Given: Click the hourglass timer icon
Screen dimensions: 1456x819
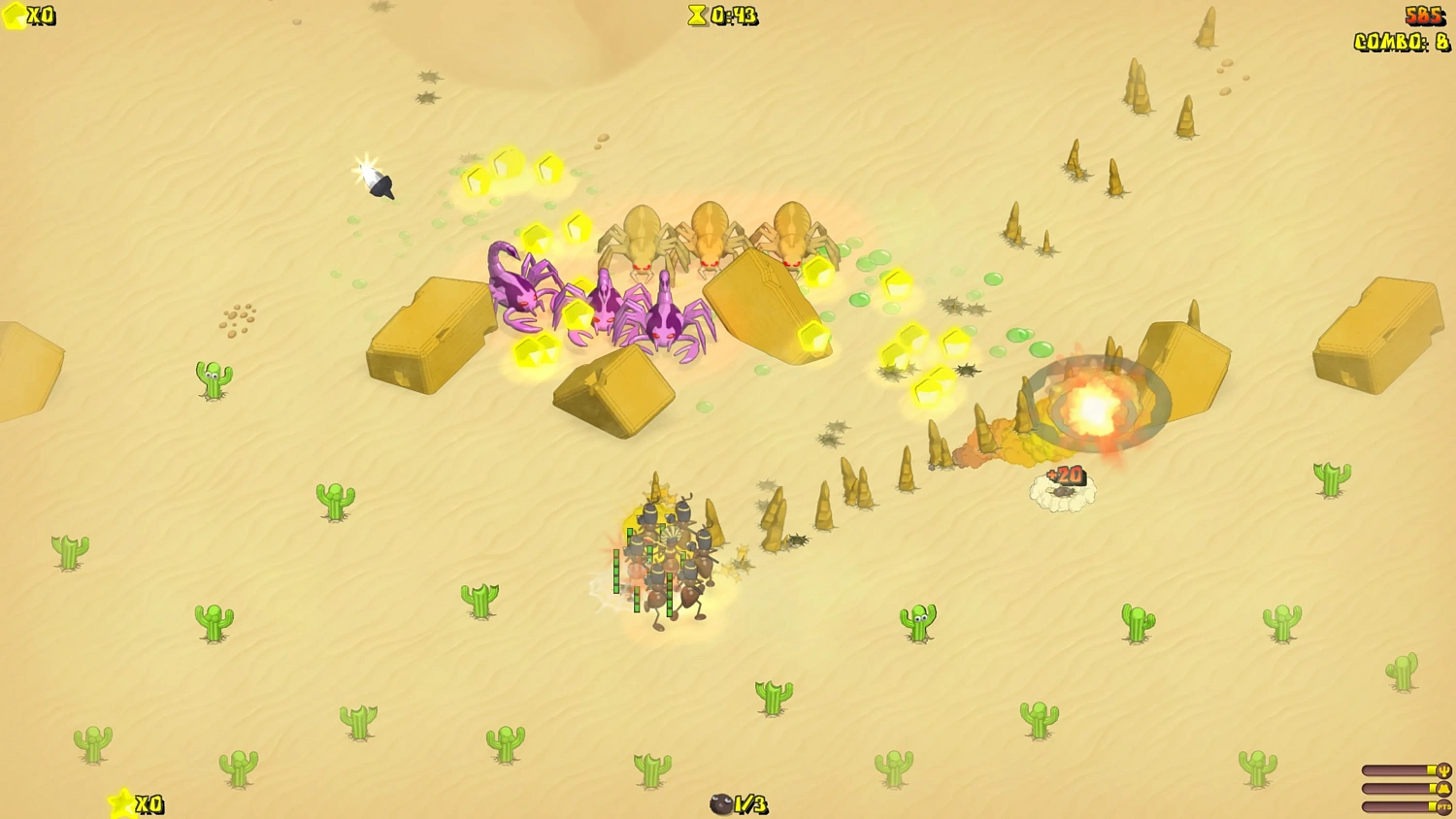Looking at the screenshot, I should point(695,16).
